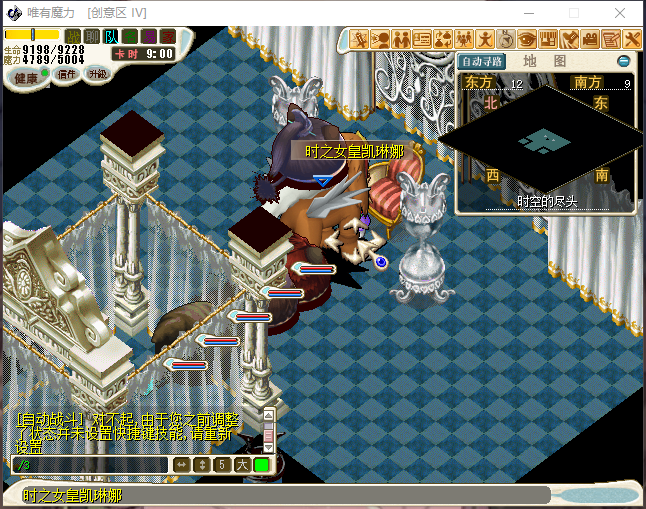646x509 pixels.
Task: Click the diamond minimap of 时空的尽头
Action: (545, 140)
